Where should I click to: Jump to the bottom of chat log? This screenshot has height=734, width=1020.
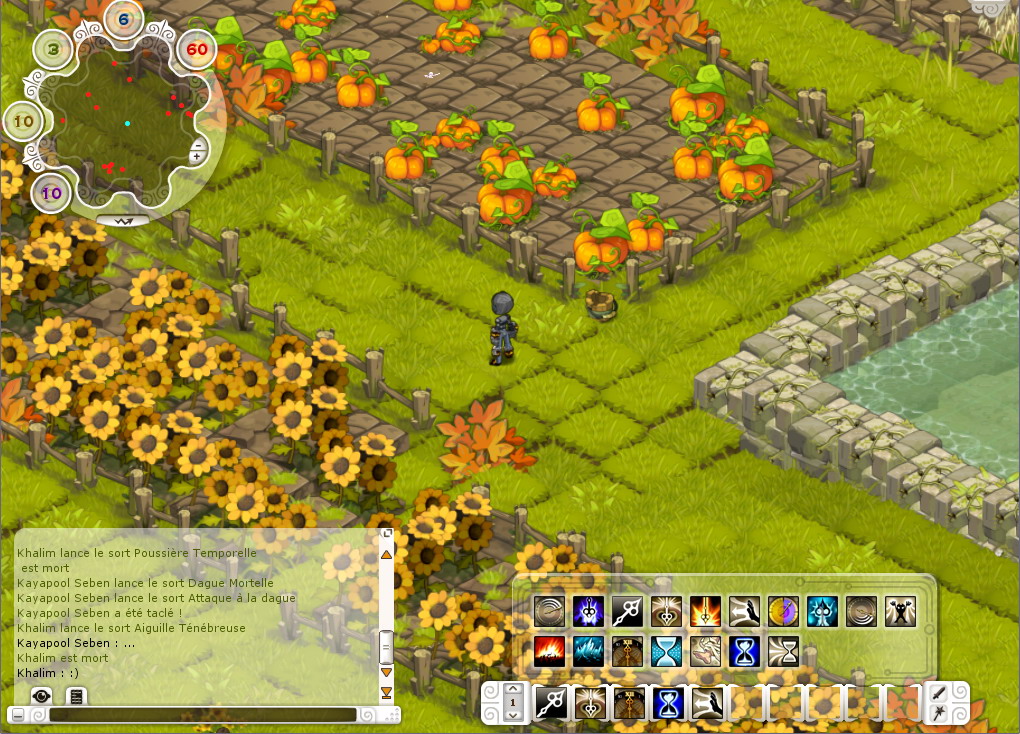pos(386,692)
